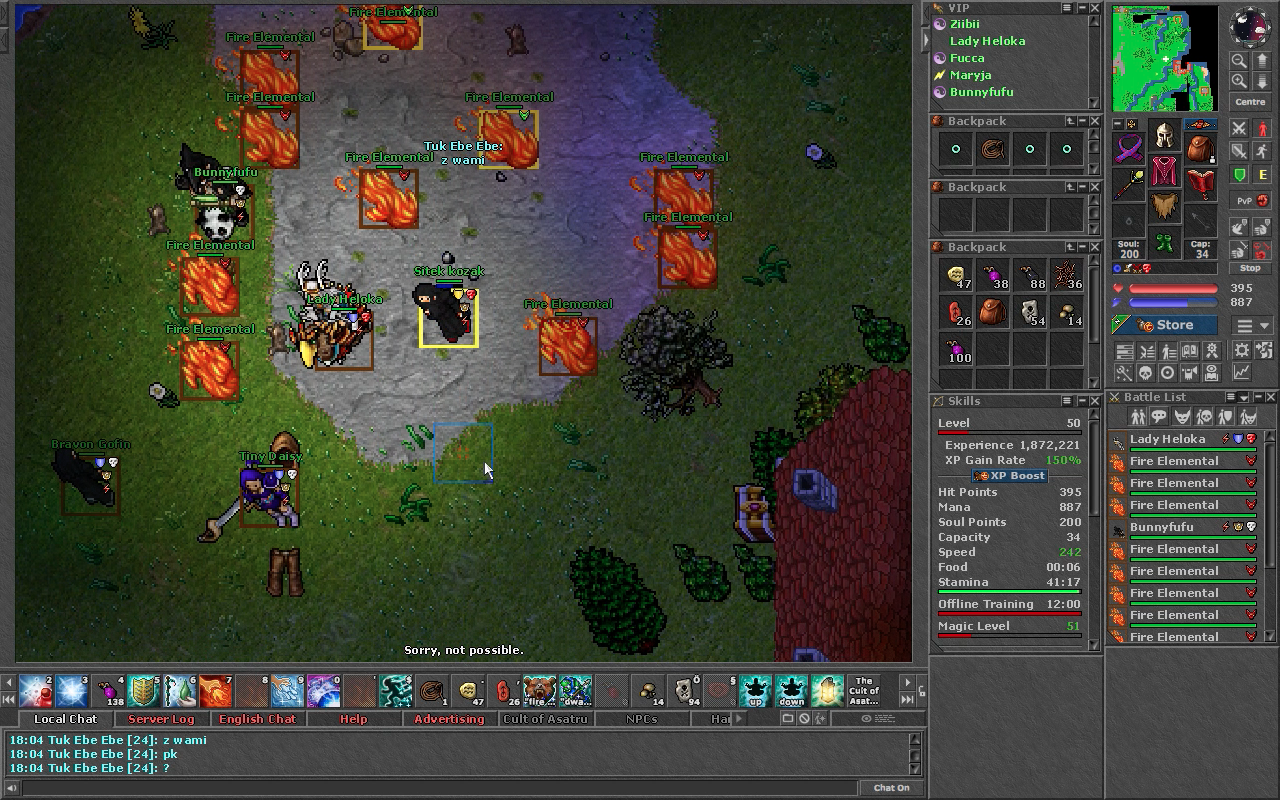Use the rope in the backpack
1280x800 pixels.
pos(993,149)
